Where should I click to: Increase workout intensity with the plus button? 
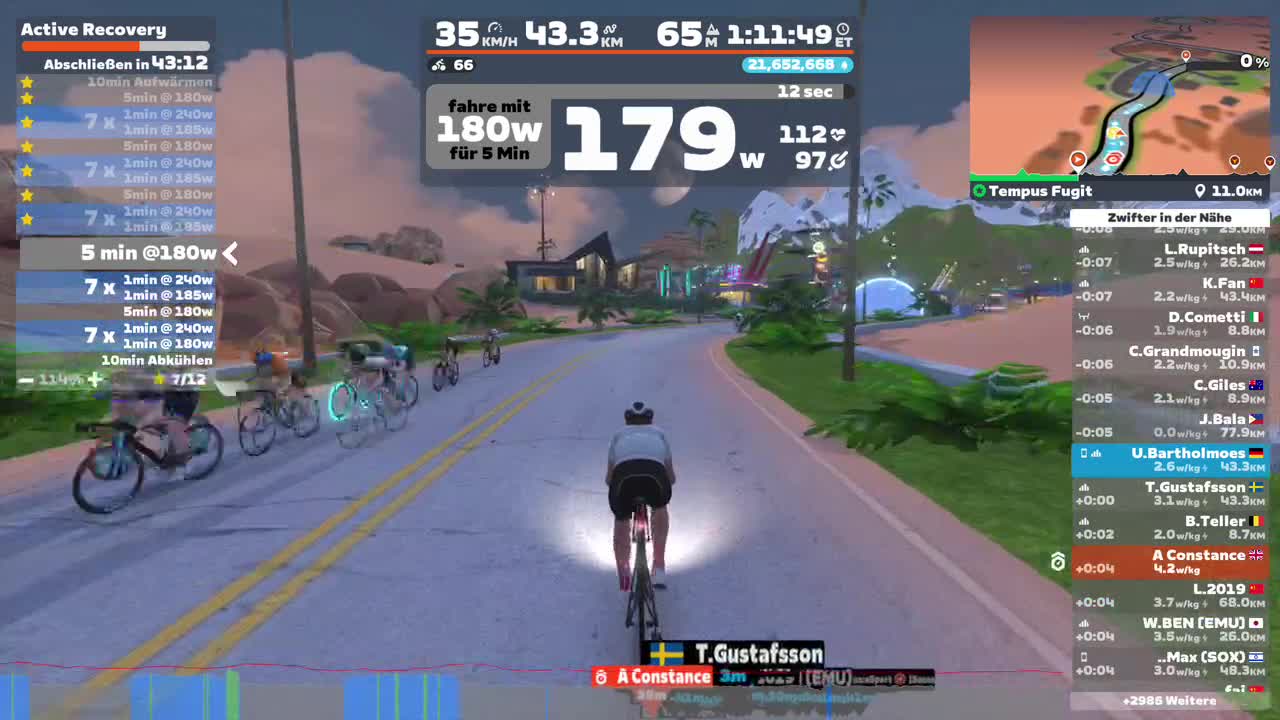(x=96, y=380)
